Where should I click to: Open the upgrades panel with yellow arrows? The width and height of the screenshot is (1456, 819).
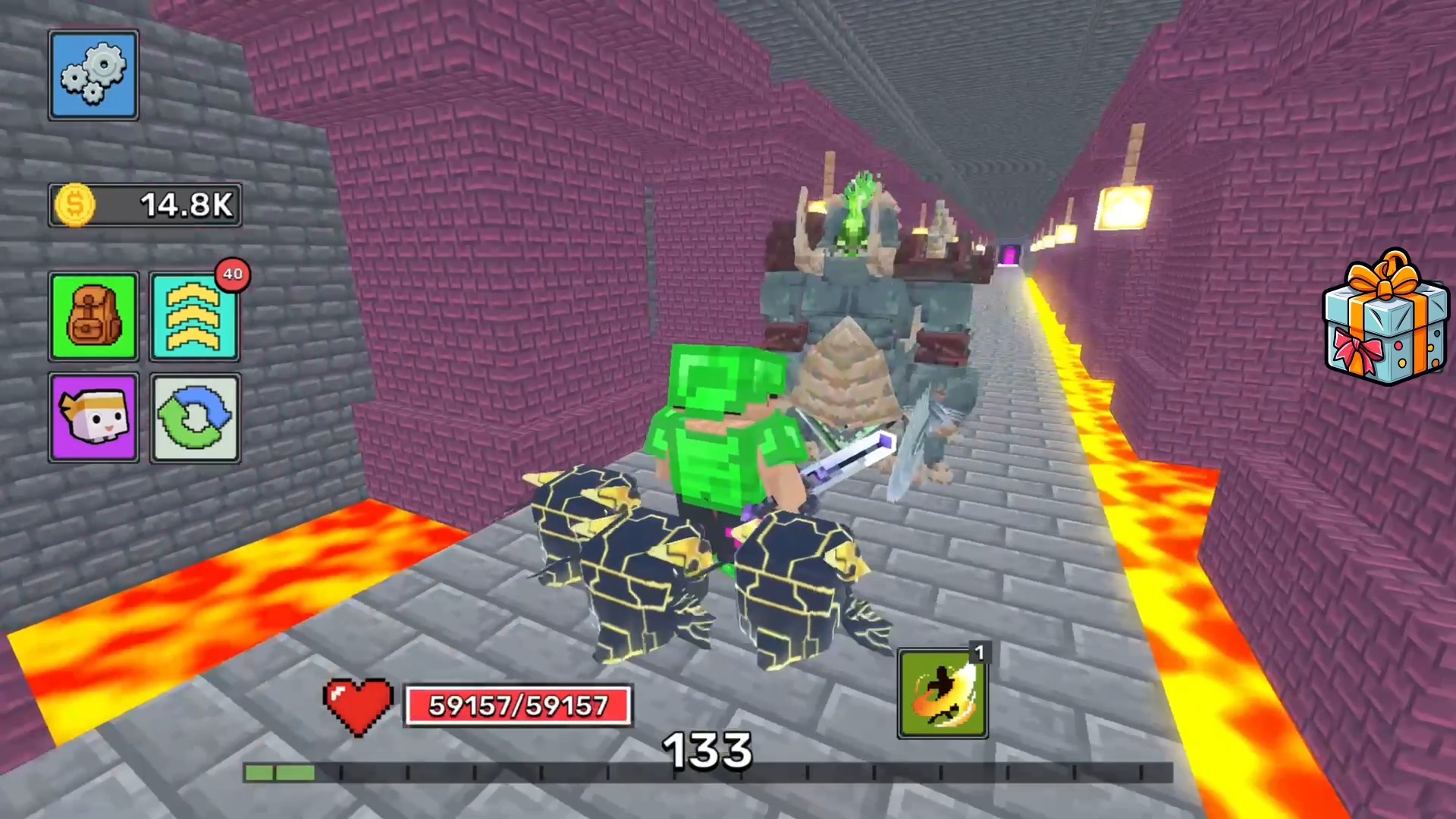[x=195, y=315]
